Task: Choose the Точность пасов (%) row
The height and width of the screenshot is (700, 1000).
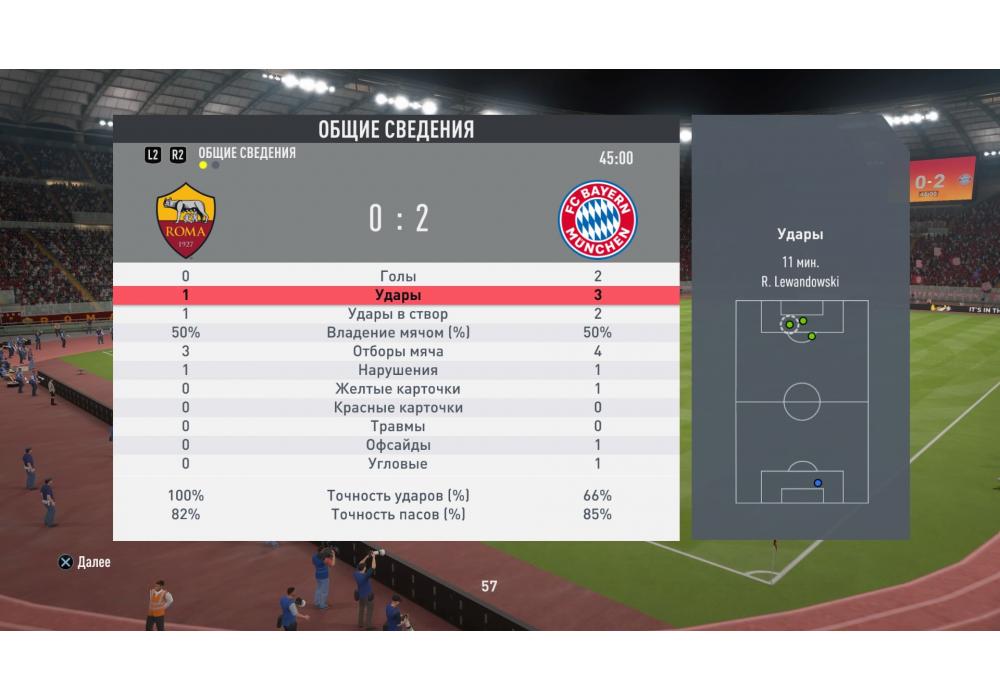Action: point(397,515)
